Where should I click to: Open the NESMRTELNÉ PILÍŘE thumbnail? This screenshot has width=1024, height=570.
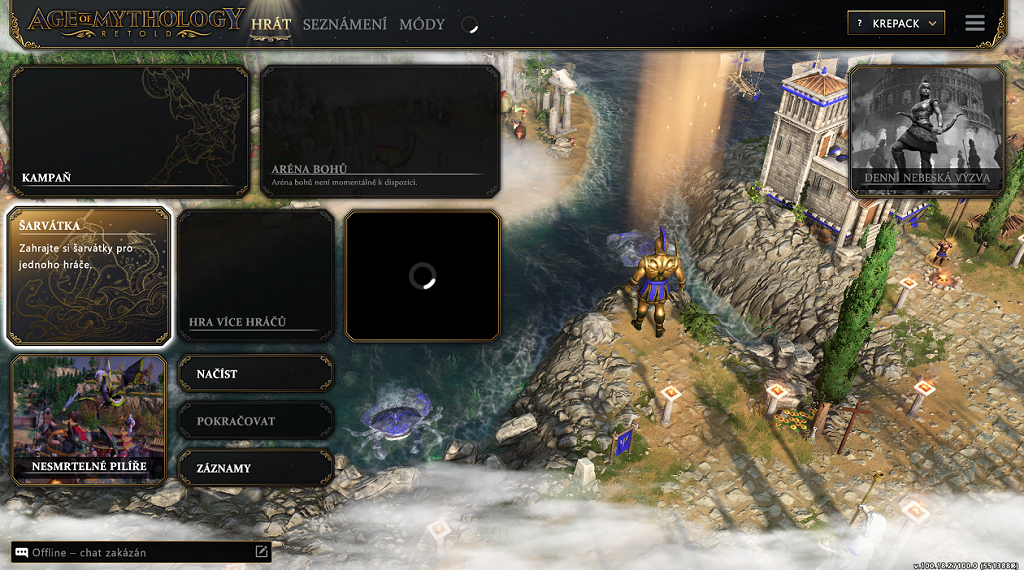88,420
